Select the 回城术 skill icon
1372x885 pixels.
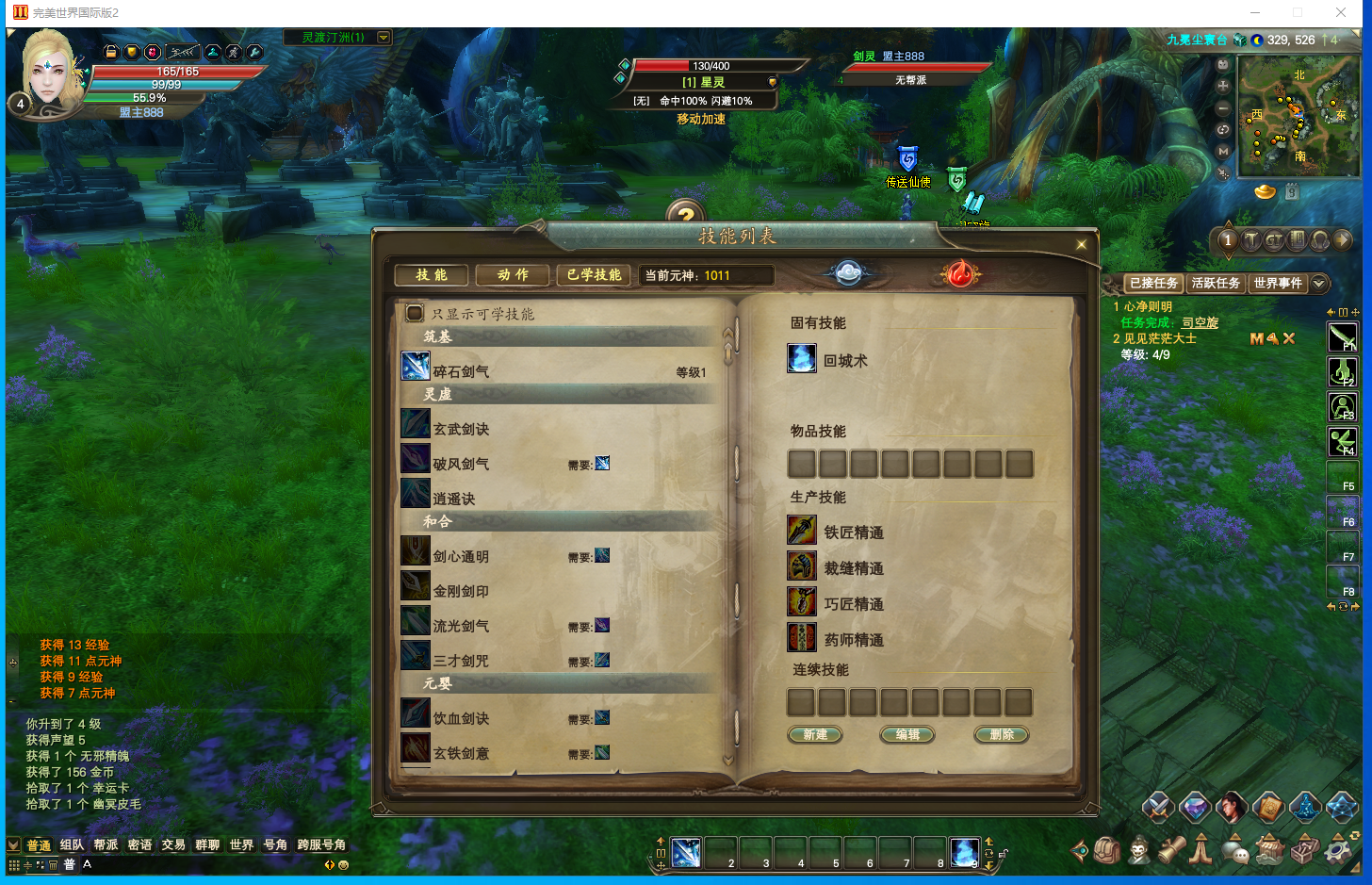[x=802, y=359]
